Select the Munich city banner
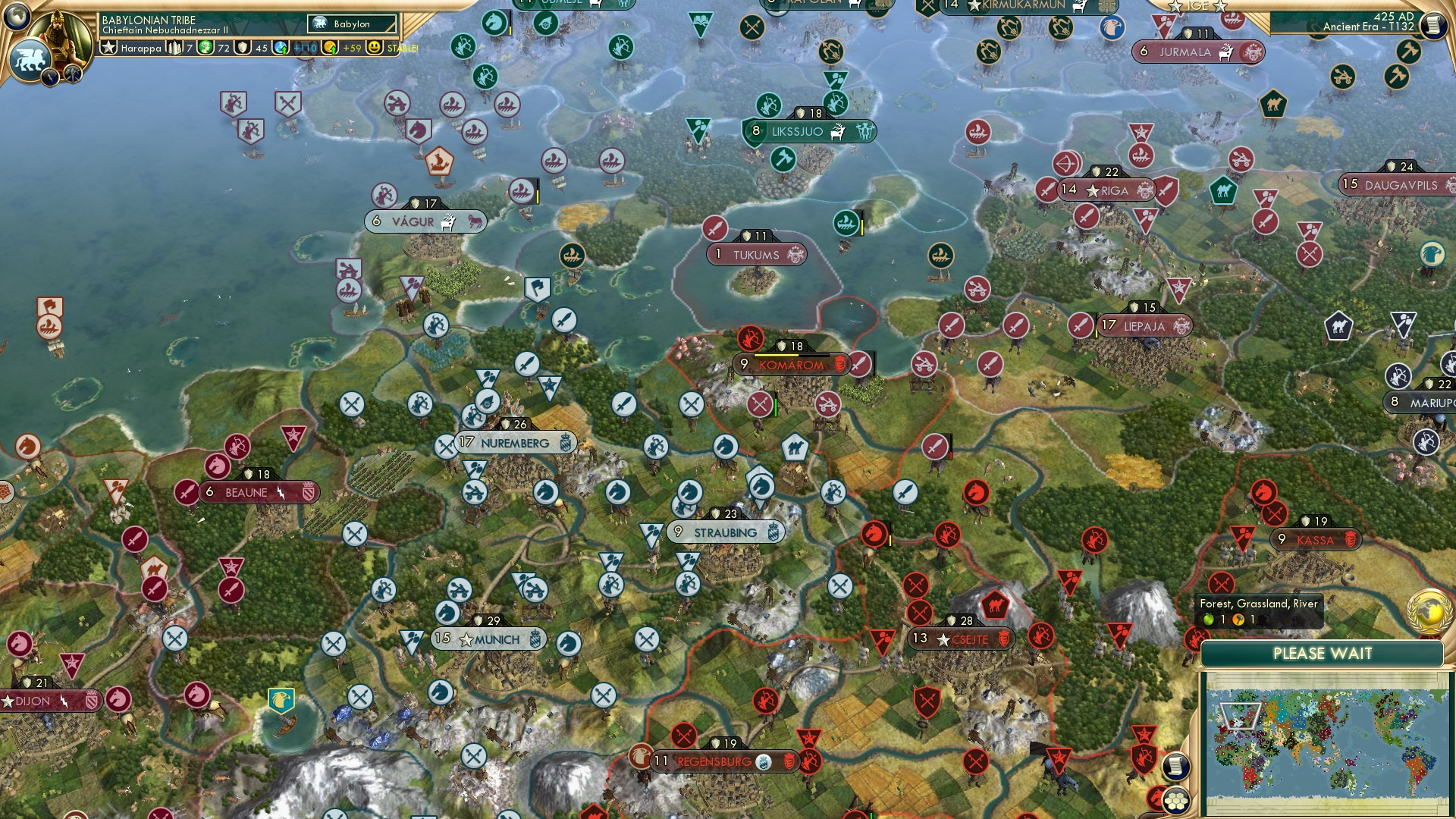This screenshot has width=1456, height=819. pyautogui.click(x=489, y=639)
